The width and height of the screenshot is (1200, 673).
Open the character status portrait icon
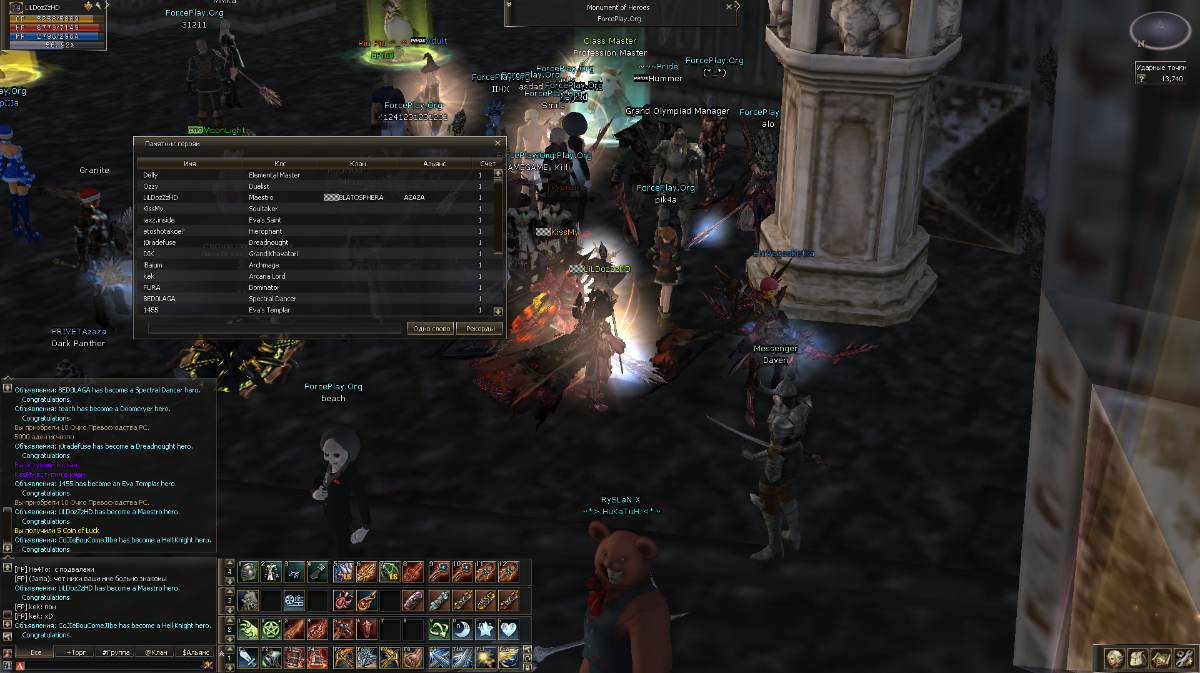pyautogui.click(x=1112, y=657)
